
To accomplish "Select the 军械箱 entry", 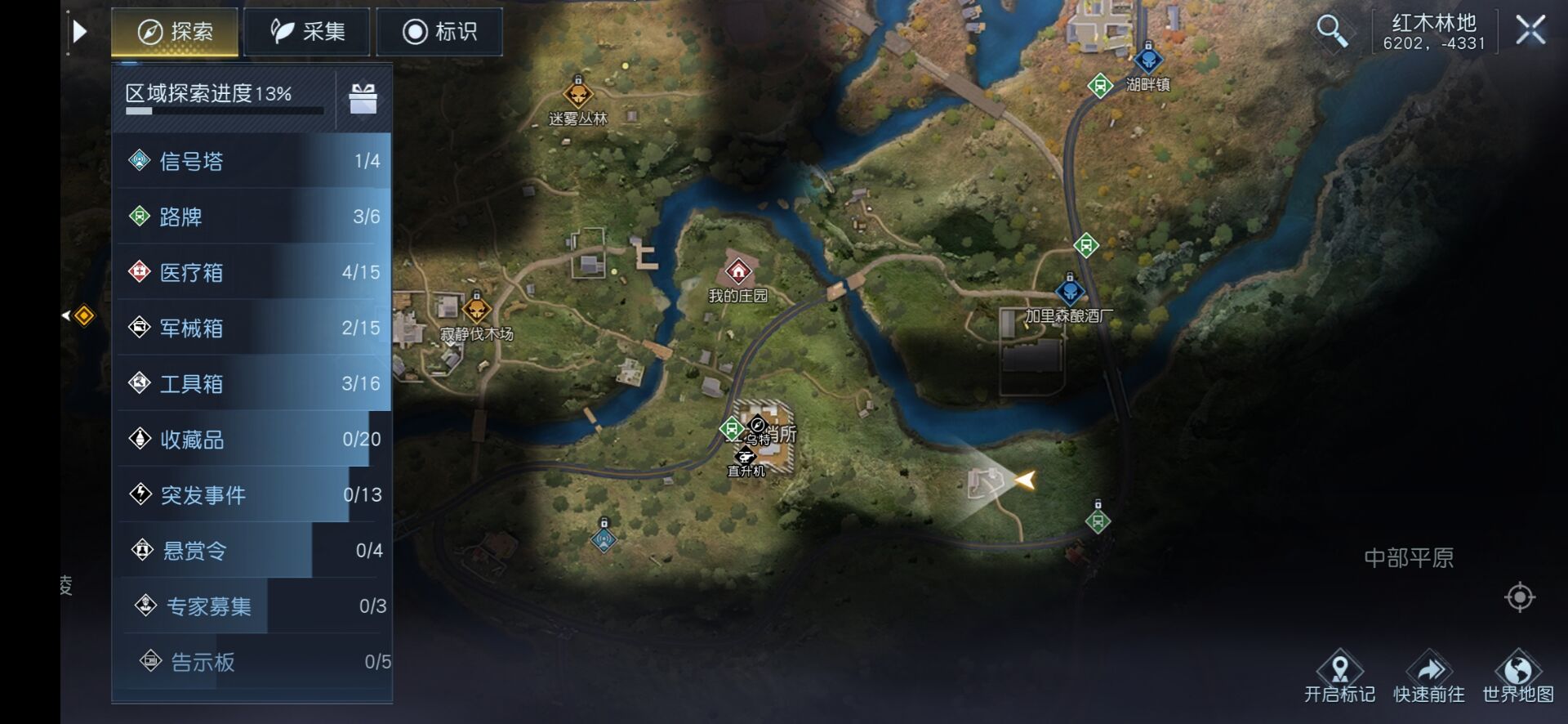I will pyautogui.click(x=253, y=328).
